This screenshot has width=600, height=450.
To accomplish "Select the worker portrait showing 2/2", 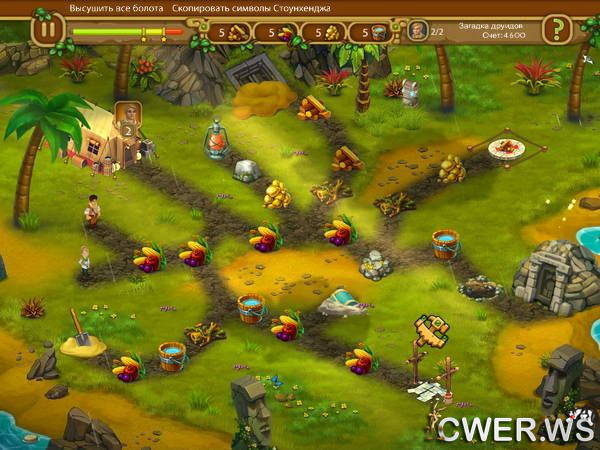I will click(x=417, y=31).
